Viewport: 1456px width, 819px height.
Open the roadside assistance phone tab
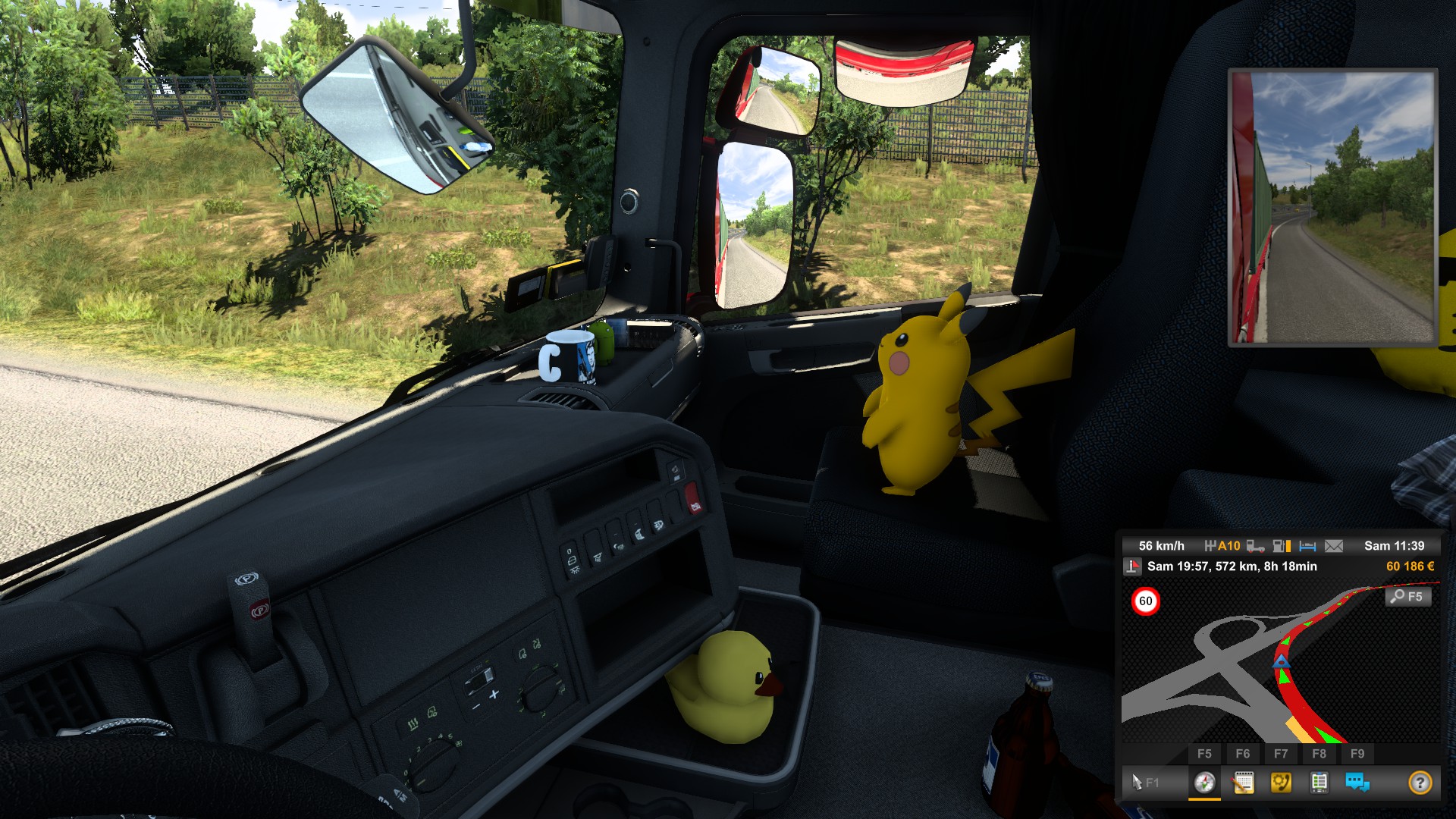(x=1281, y=782)
